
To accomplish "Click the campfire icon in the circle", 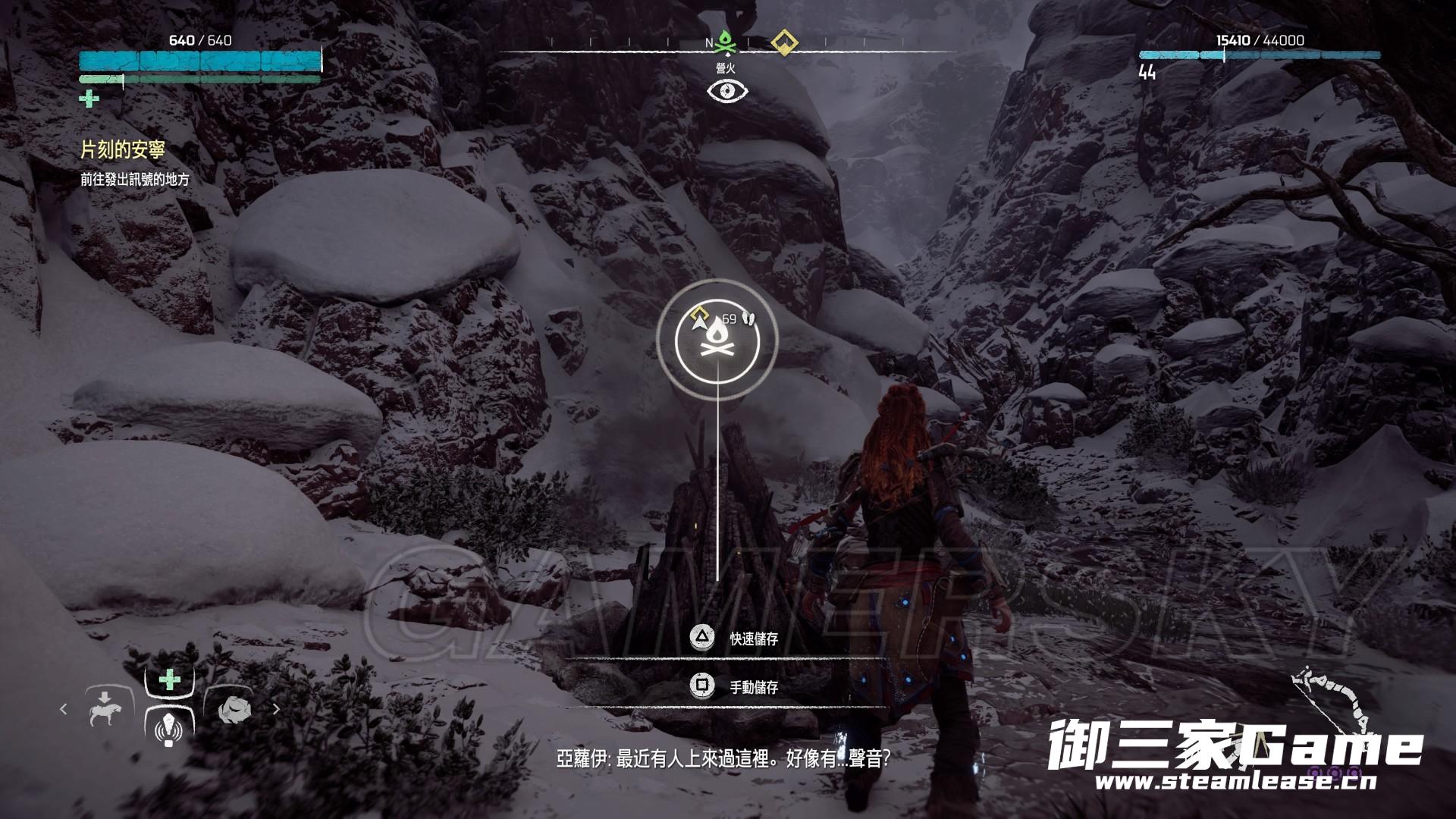I will click(x=717, y=339).
